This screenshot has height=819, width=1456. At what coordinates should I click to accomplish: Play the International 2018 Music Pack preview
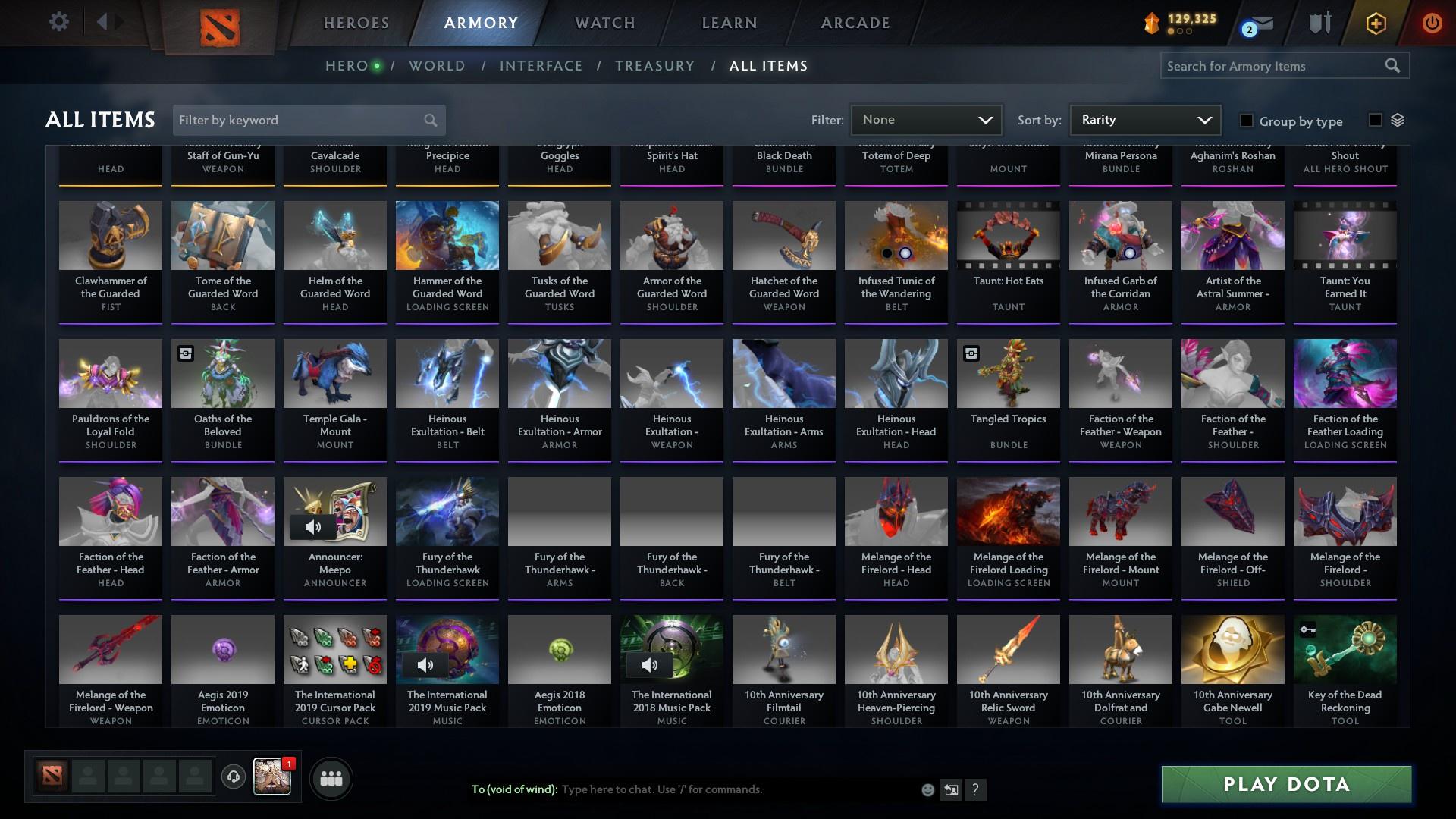(650, 665)
